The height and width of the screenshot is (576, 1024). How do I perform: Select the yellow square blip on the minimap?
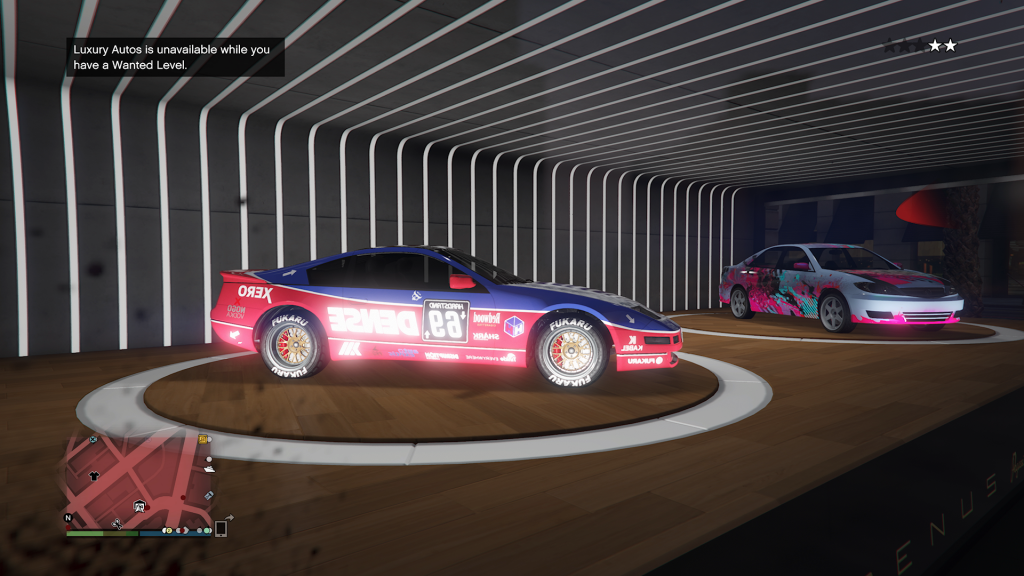pos(202,439)
